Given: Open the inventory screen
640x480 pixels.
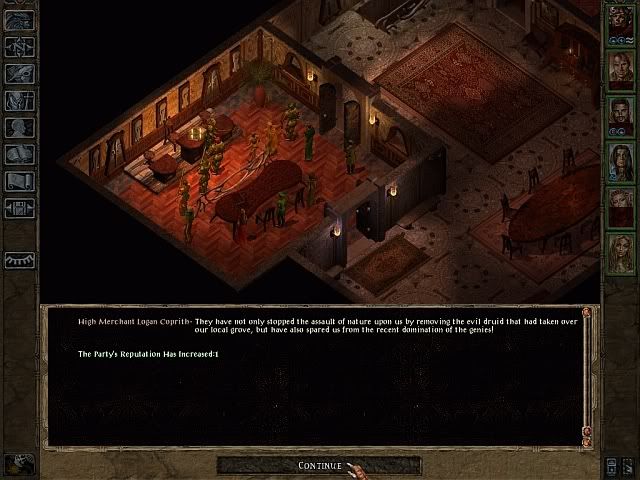Looking at the screenshot, I should pos(20,100).
